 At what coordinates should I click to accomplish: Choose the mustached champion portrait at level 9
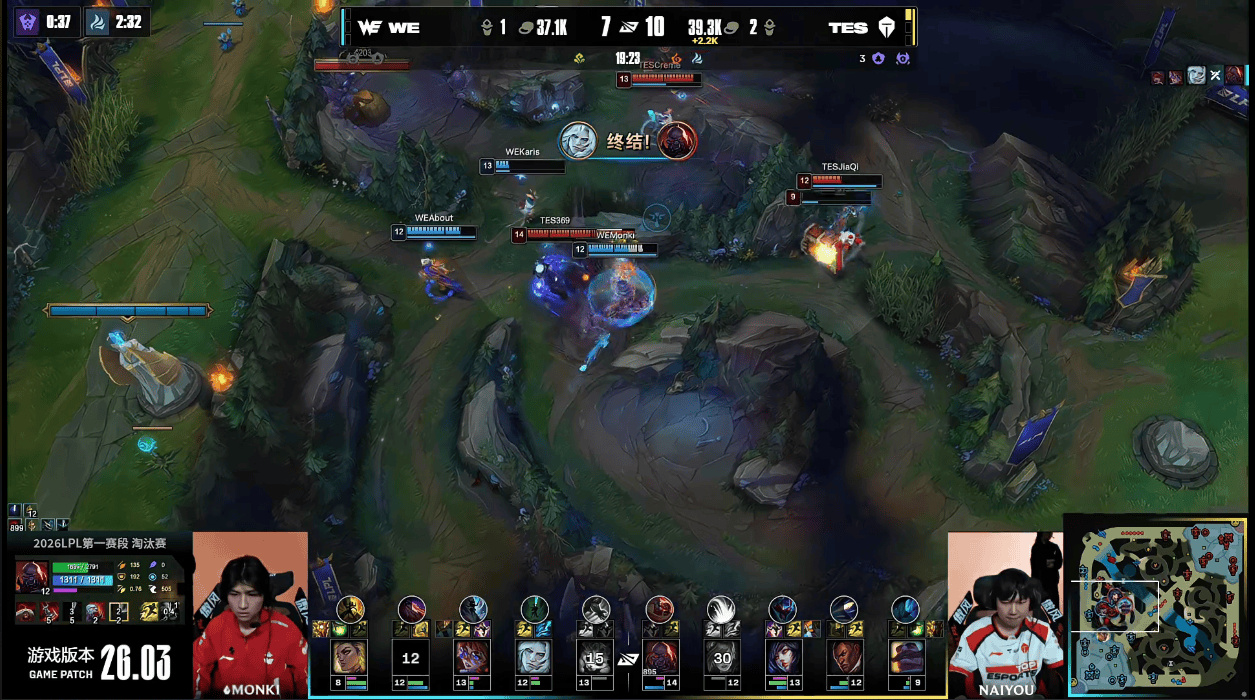pyautogui.click(x=906, y=658)
